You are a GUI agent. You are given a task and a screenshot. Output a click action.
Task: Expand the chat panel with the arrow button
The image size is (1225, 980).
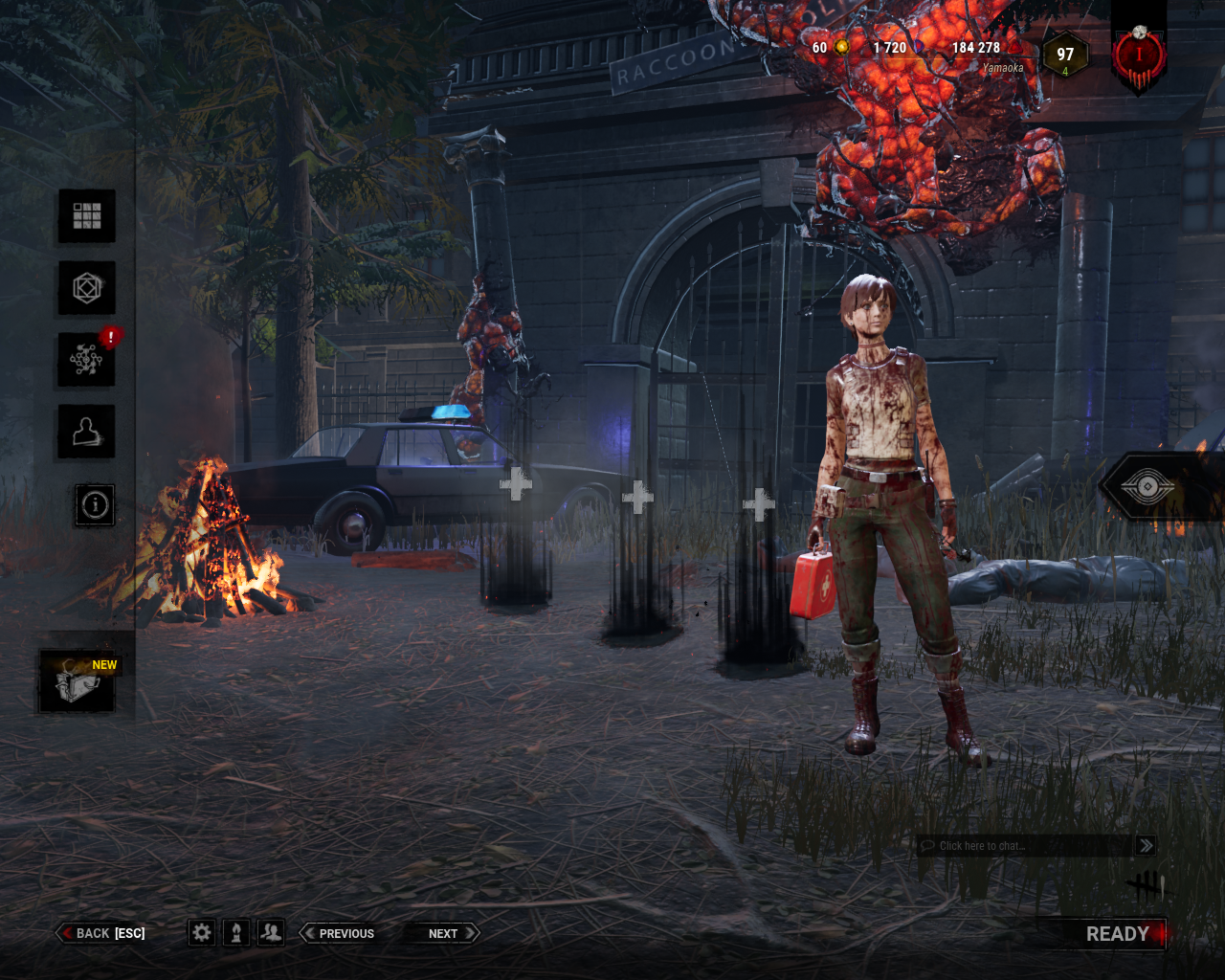1146,846
